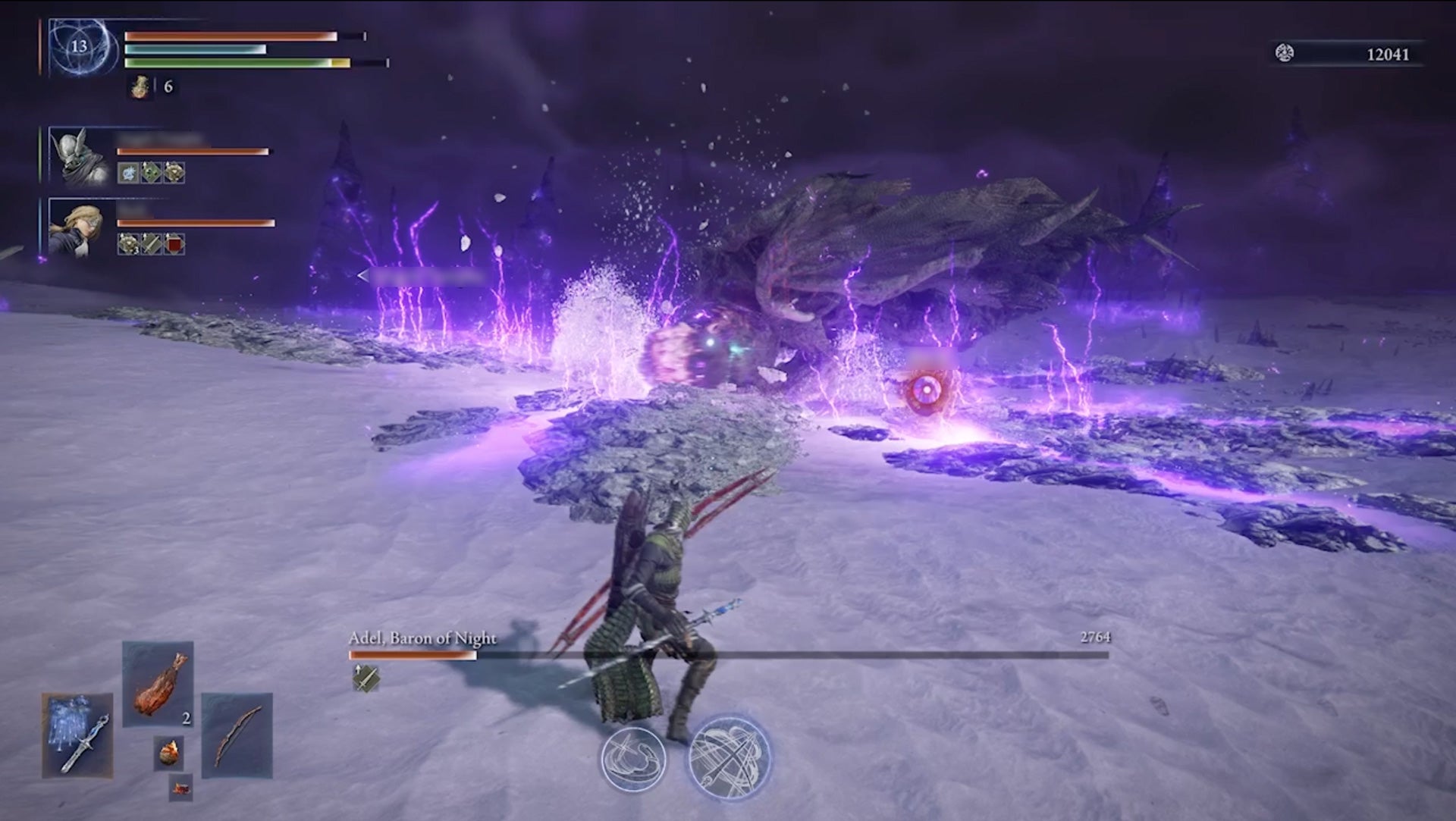Select the Crimson Flask icon with count 6

[x=140, y=86]
